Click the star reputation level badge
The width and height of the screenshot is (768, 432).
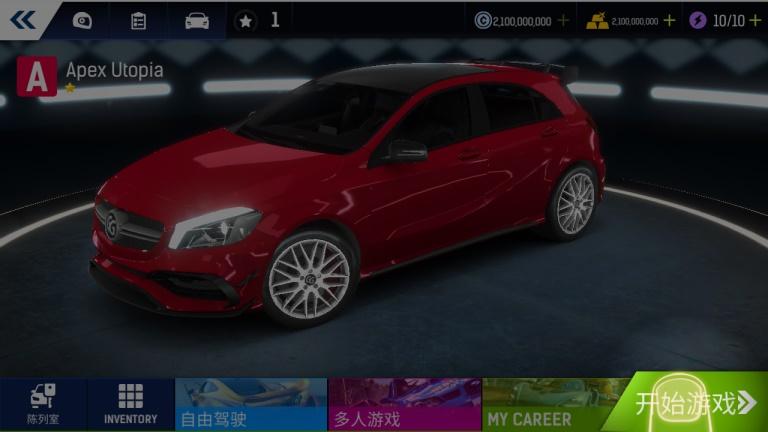click(x=246, y=20)
